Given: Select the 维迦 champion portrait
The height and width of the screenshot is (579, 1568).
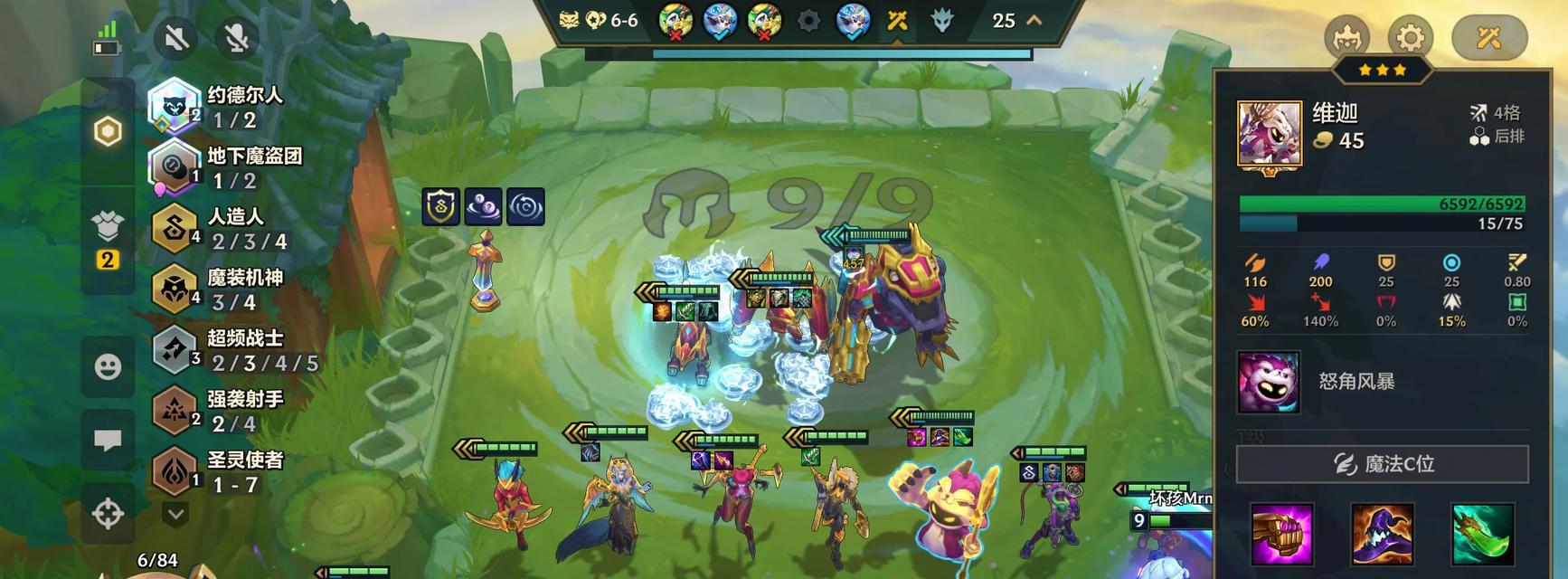Looking at the screenshot, I should click(1270, 134).
